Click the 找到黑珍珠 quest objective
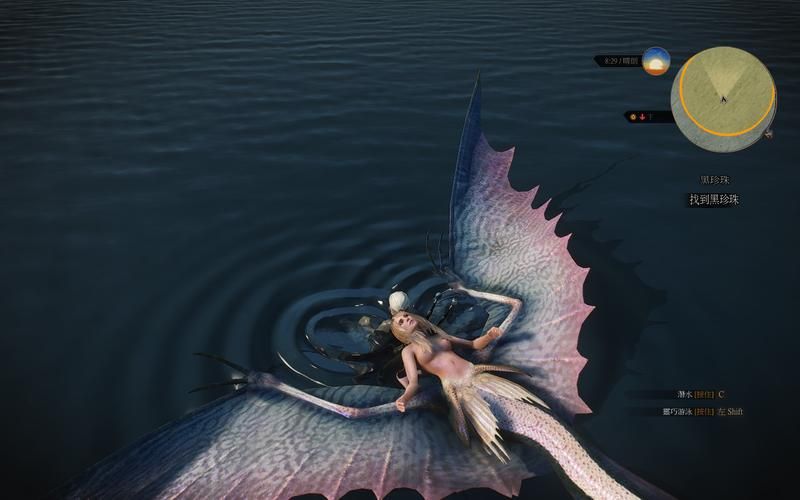800x500 pixels. point(714,200)
